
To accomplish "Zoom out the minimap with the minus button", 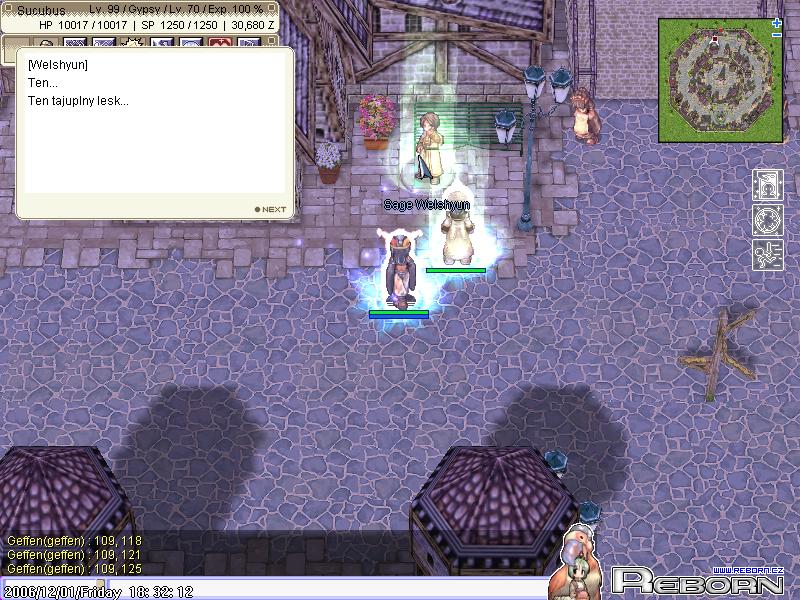I will click(x=777, y=35).
